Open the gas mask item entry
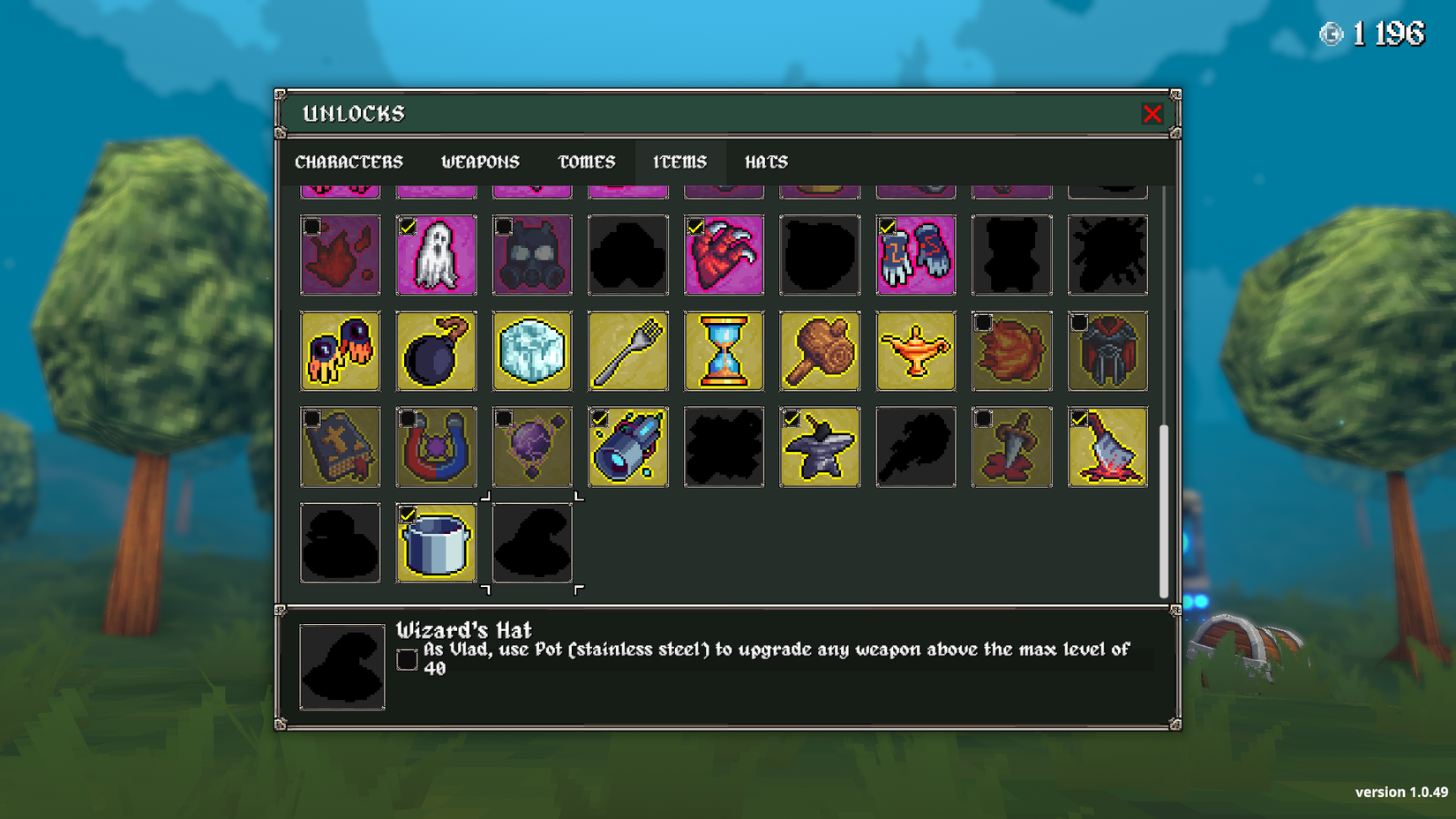Viewport: 1456px width, 819px height. (532, 255)
